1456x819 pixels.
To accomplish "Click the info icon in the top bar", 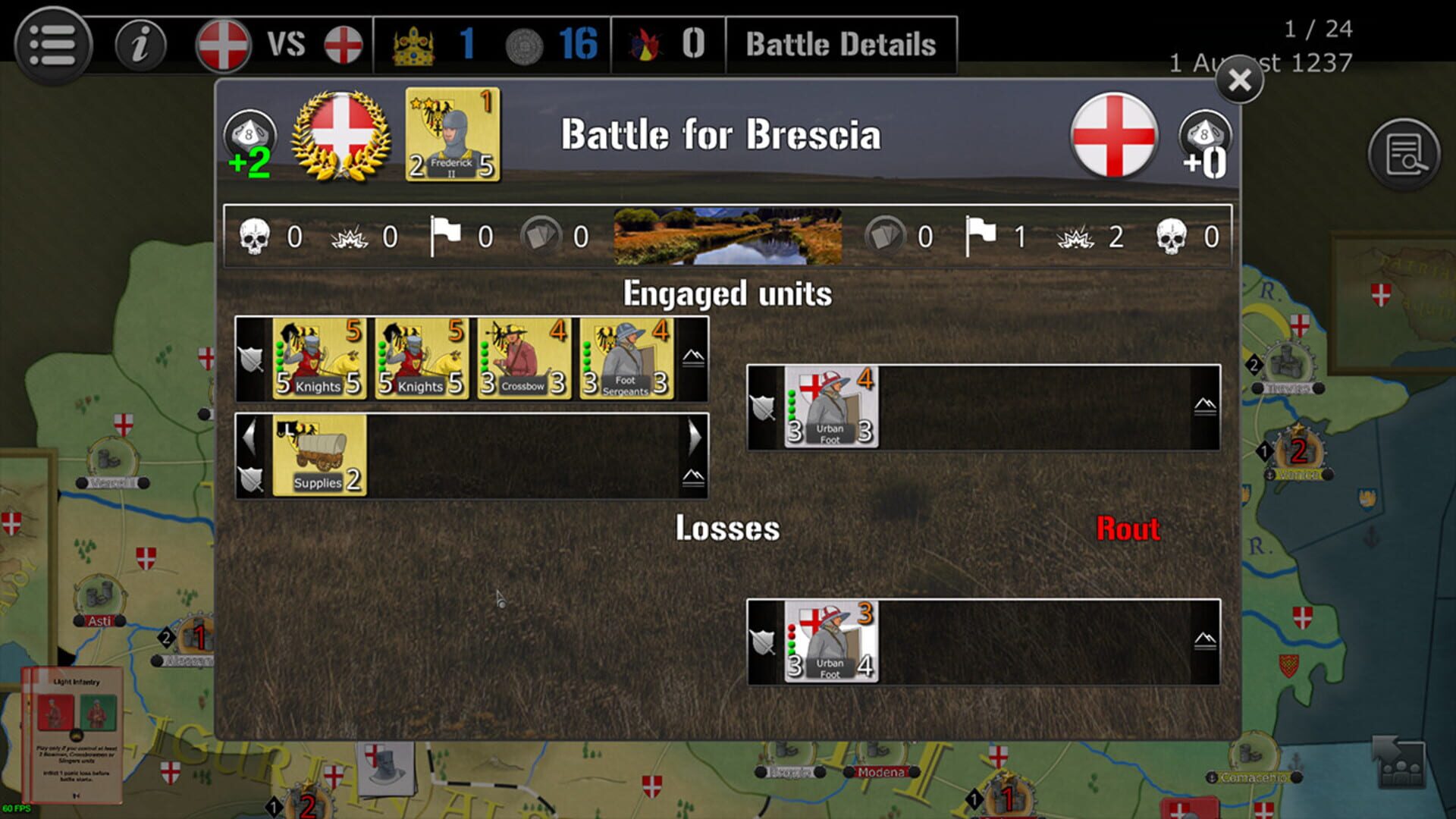I will pos(140,43).
